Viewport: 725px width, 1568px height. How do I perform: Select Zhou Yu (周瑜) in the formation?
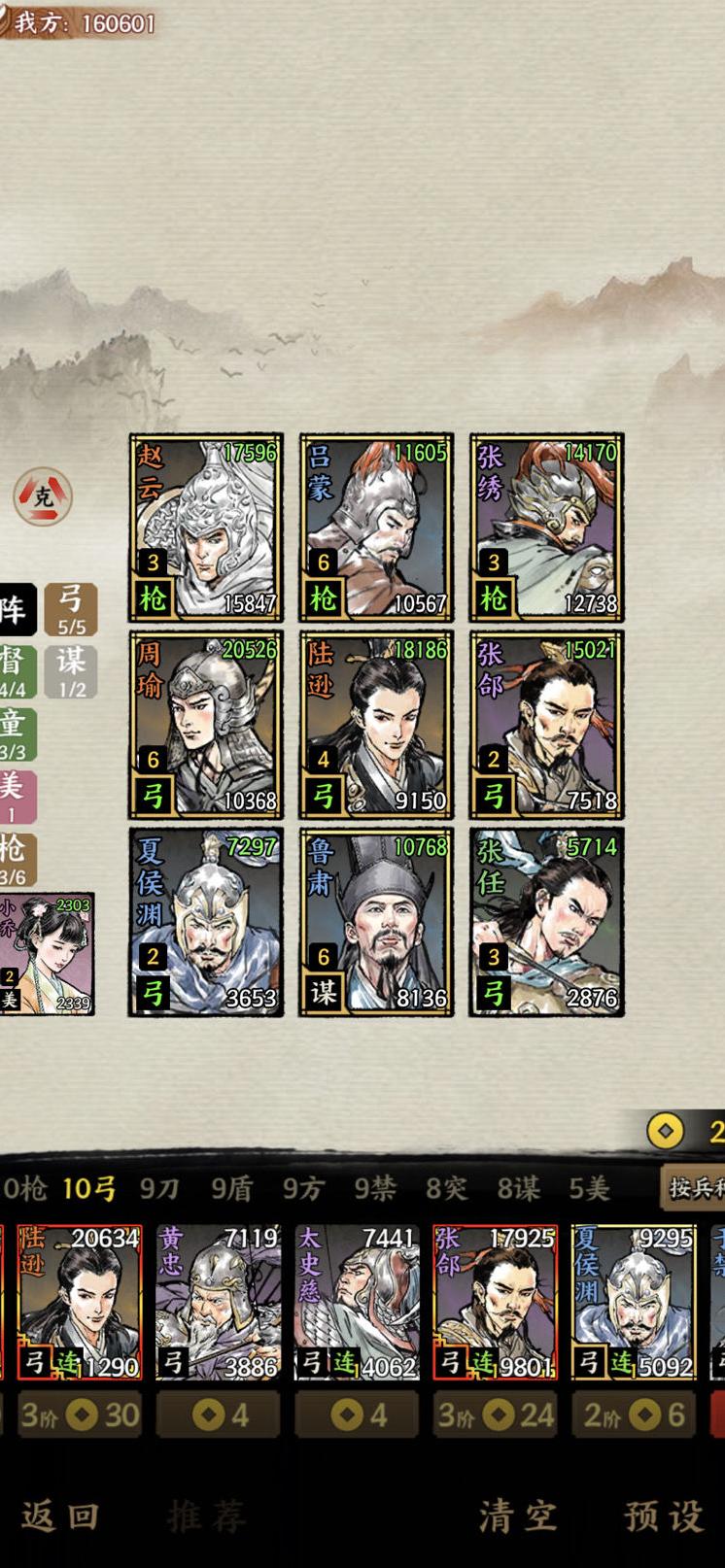[x=206, y=725]
